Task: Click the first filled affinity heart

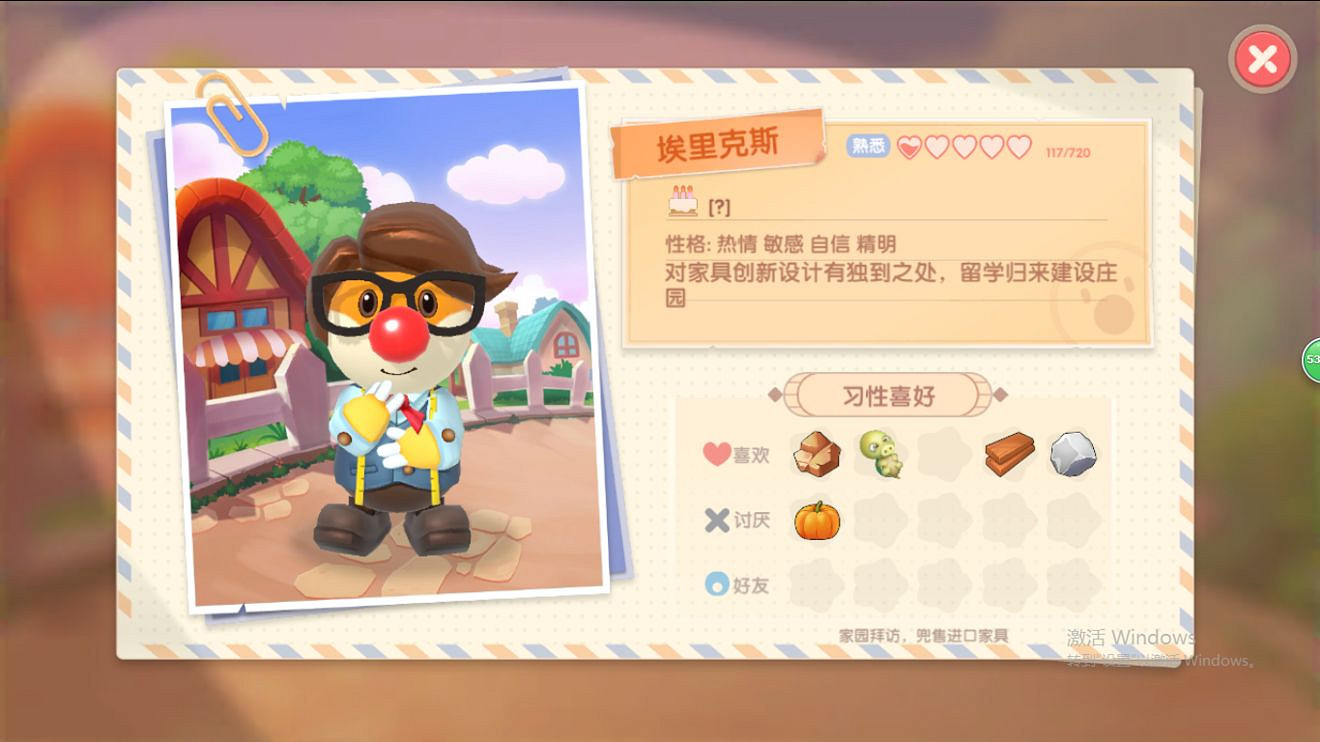Action: (x=908, y=145)
